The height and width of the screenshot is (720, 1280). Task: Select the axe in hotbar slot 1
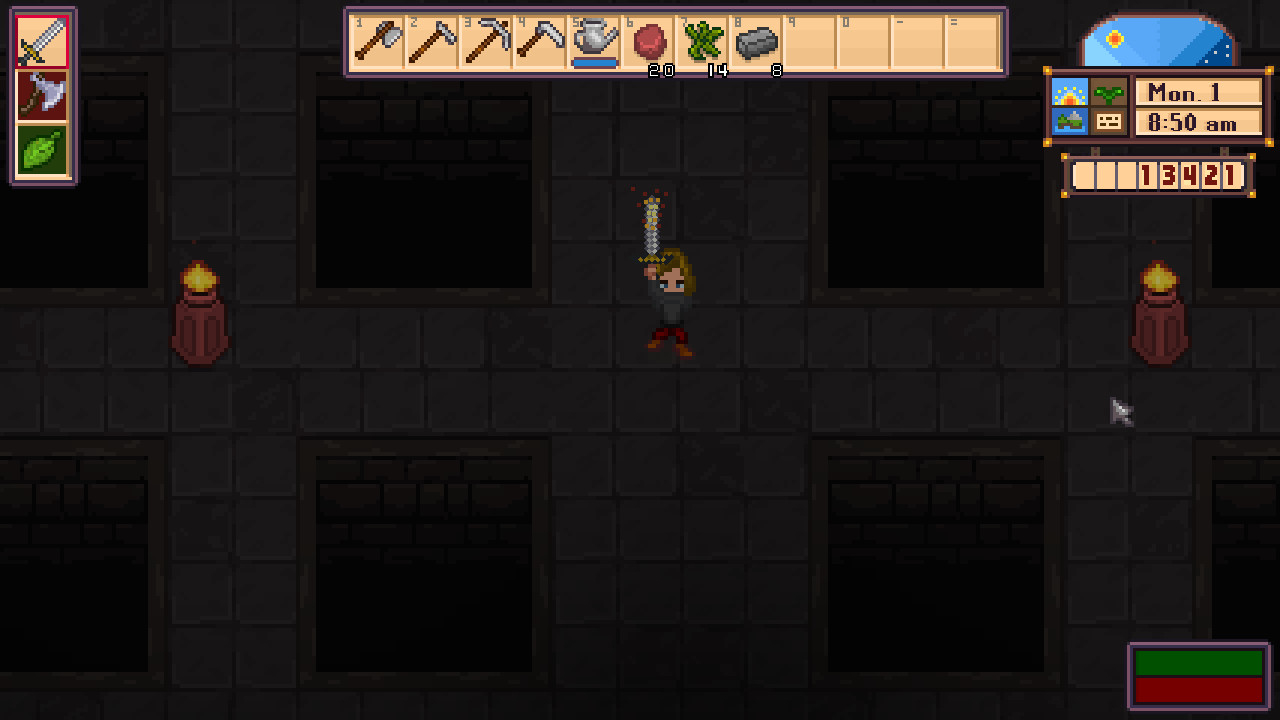[378, 40]
